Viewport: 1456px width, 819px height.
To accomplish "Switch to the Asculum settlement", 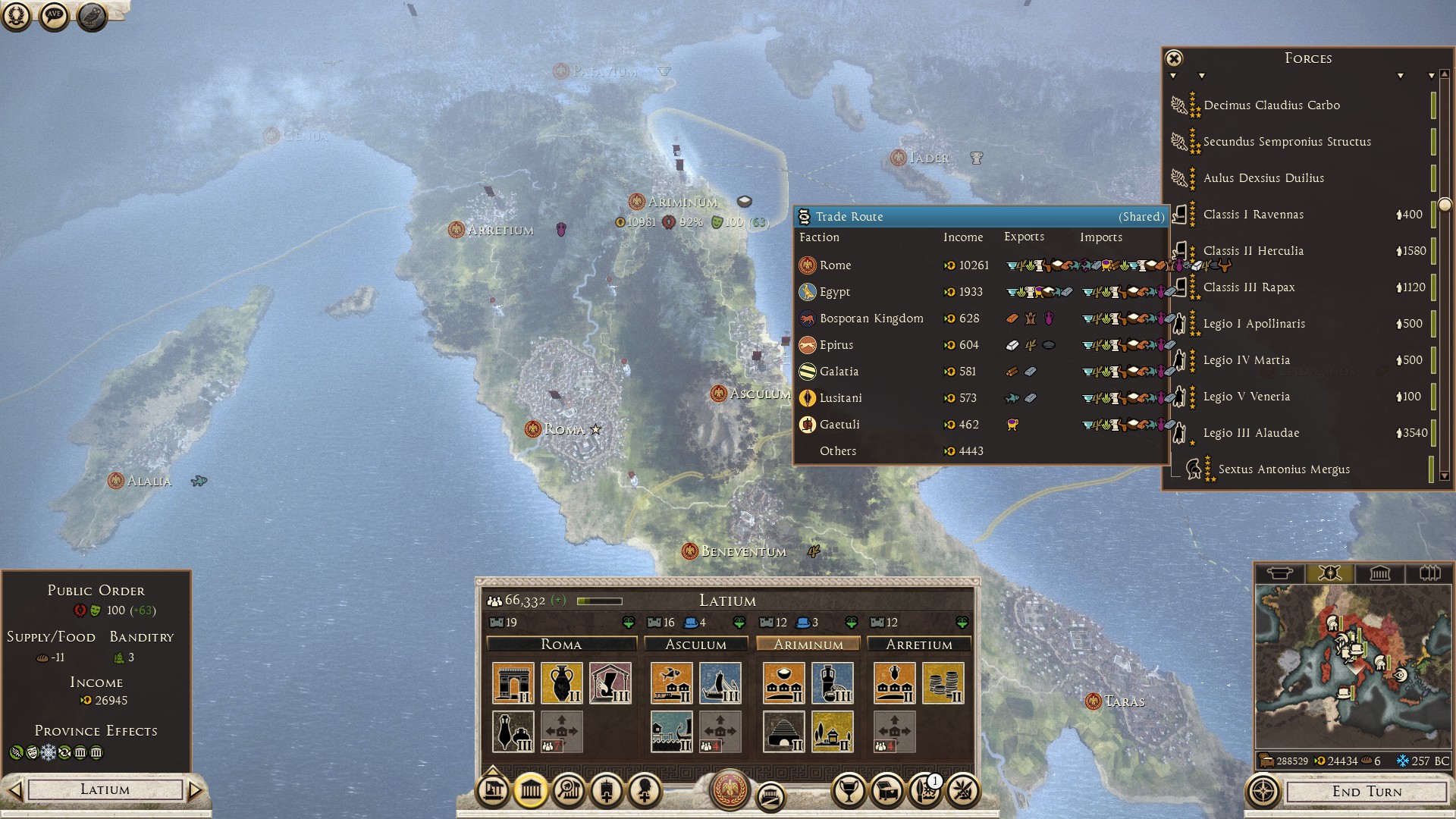I will (695, 645).
